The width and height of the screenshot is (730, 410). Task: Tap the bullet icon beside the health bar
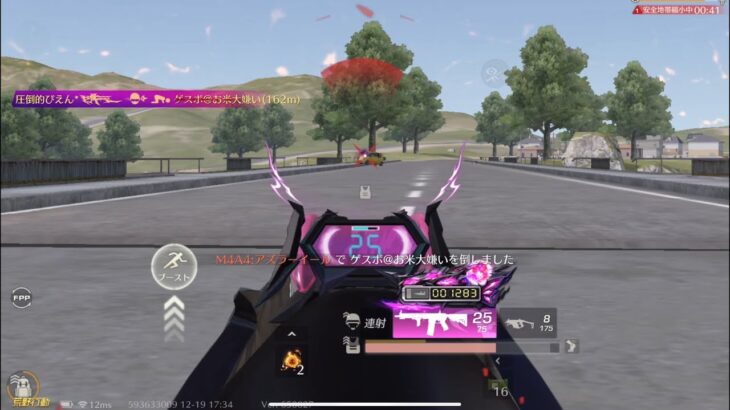571,347
